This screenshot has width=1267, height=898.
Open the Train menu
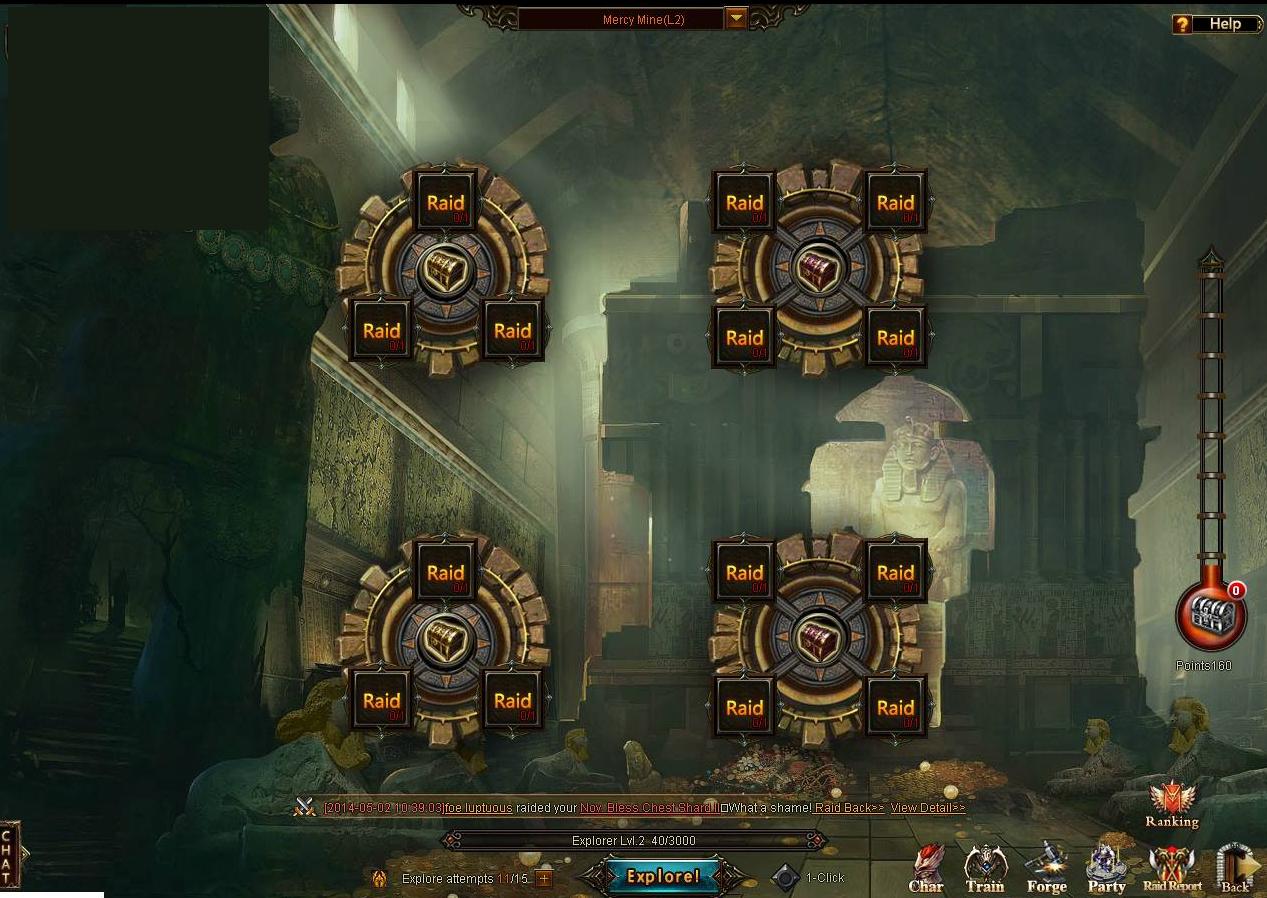point(984,868)
